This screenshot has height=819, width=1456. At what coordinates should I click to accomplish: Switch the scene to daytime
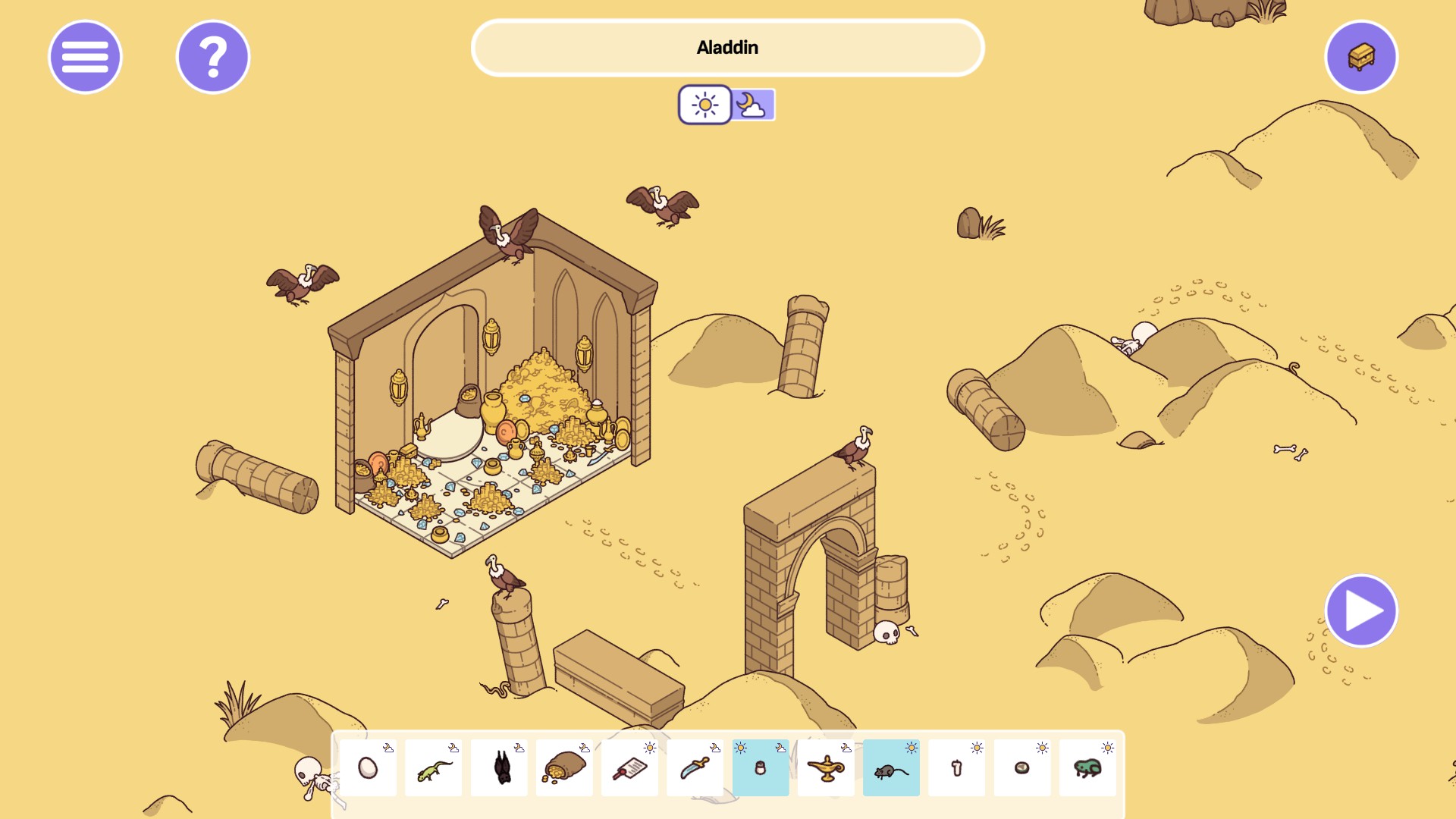pos(704,105)
